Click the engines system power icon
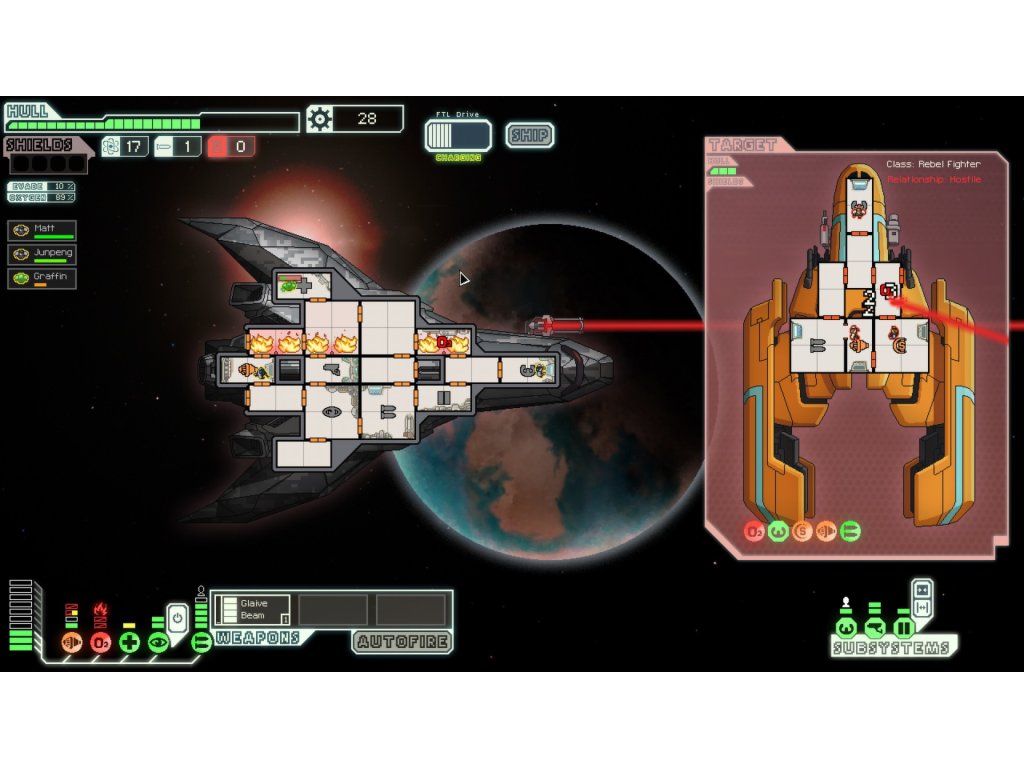Screen dimensions: 1024x768 pyautogui.click(x=71, y=642)
